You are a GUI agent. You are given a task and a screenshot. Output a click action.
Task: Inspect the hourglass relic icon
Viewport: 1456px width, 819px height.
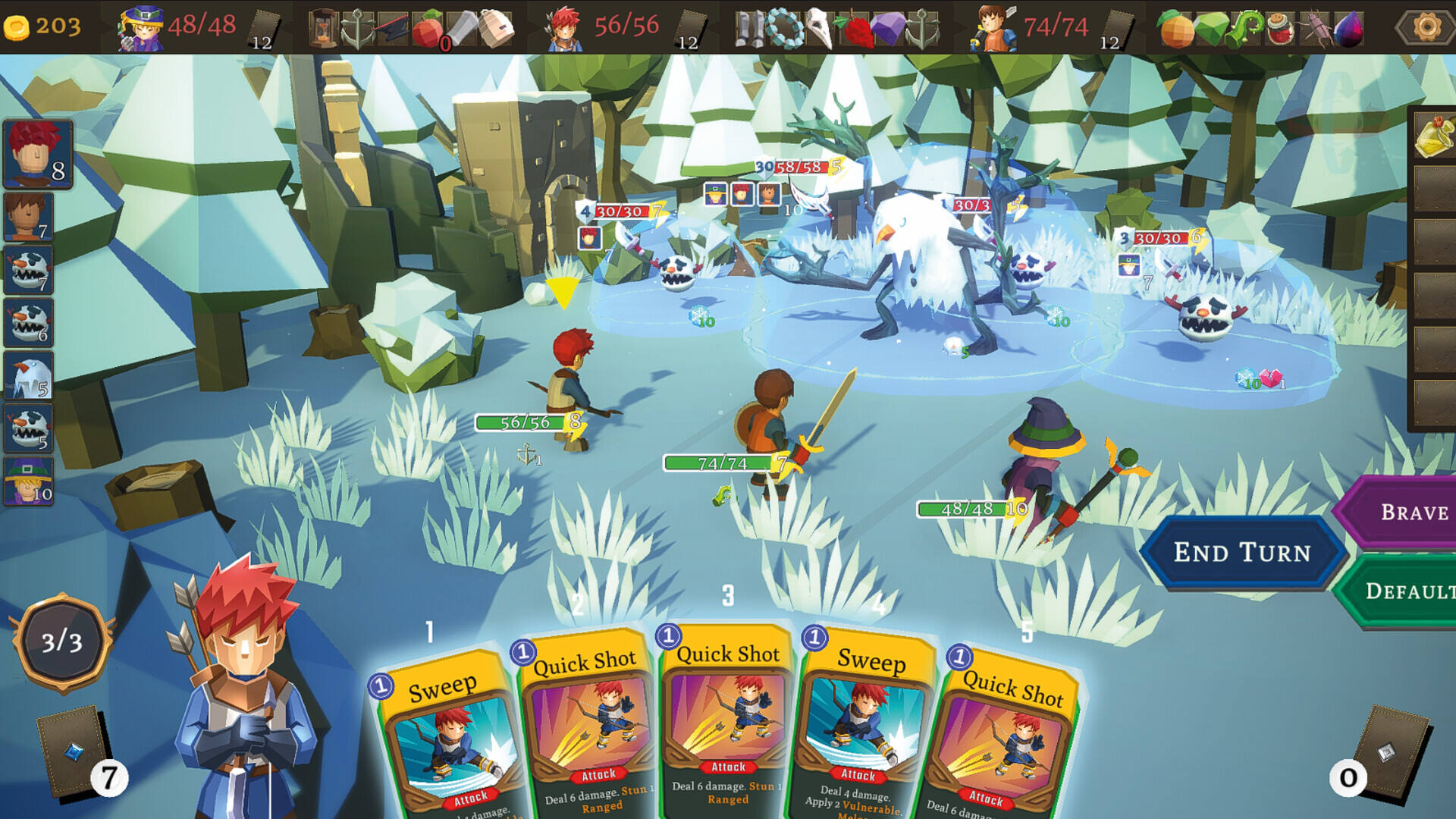(322, 29)
